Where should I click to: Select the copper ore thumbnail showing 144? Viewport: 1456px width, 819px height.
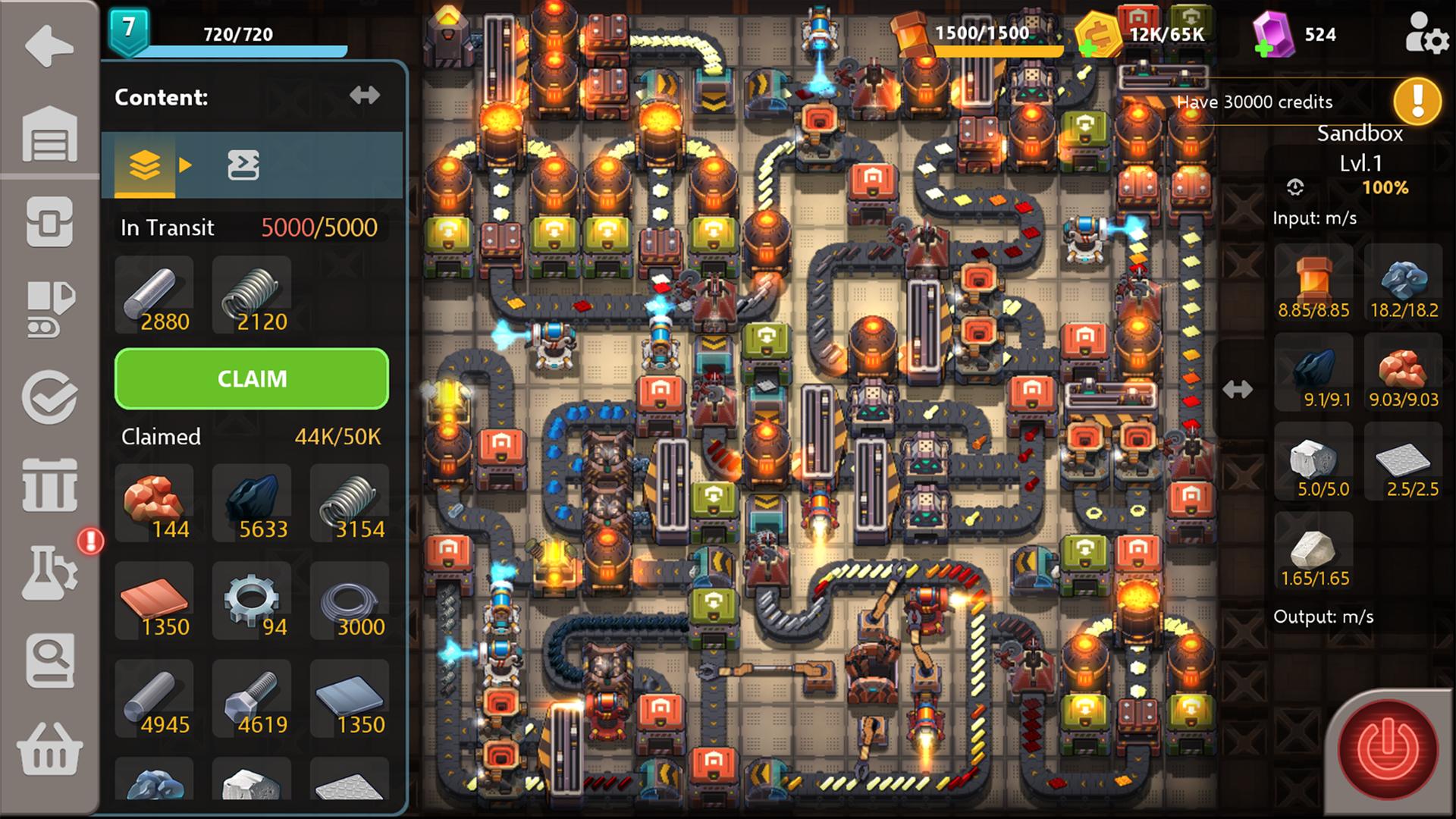point(154,501)
